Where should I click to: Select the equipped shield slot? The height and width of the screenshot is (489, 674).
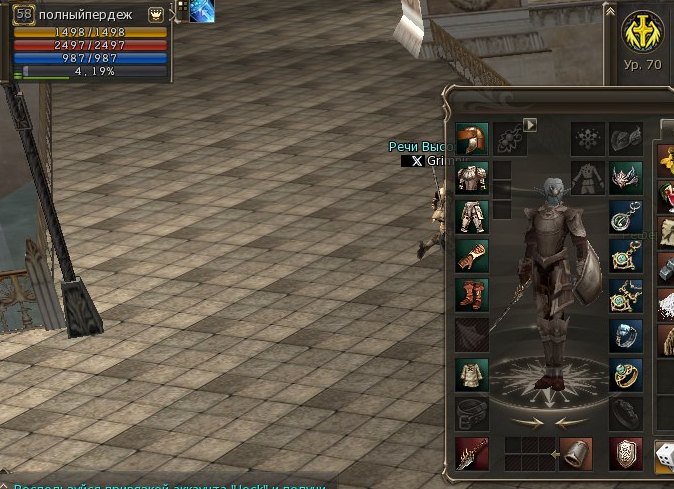626,453
